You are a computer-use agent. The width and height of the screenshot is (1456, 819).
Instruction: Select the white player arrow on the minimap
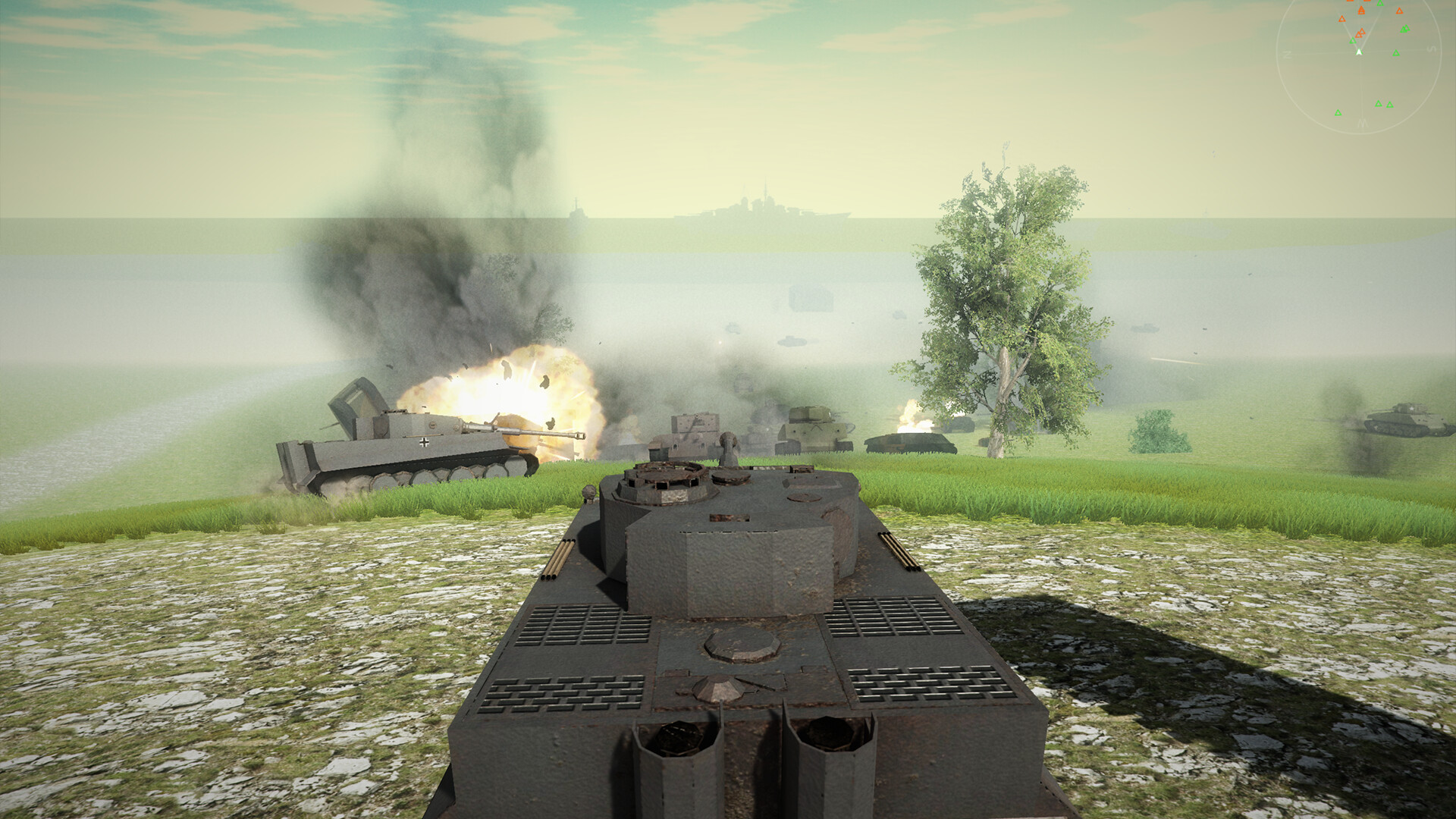[x=1360, y=52]
